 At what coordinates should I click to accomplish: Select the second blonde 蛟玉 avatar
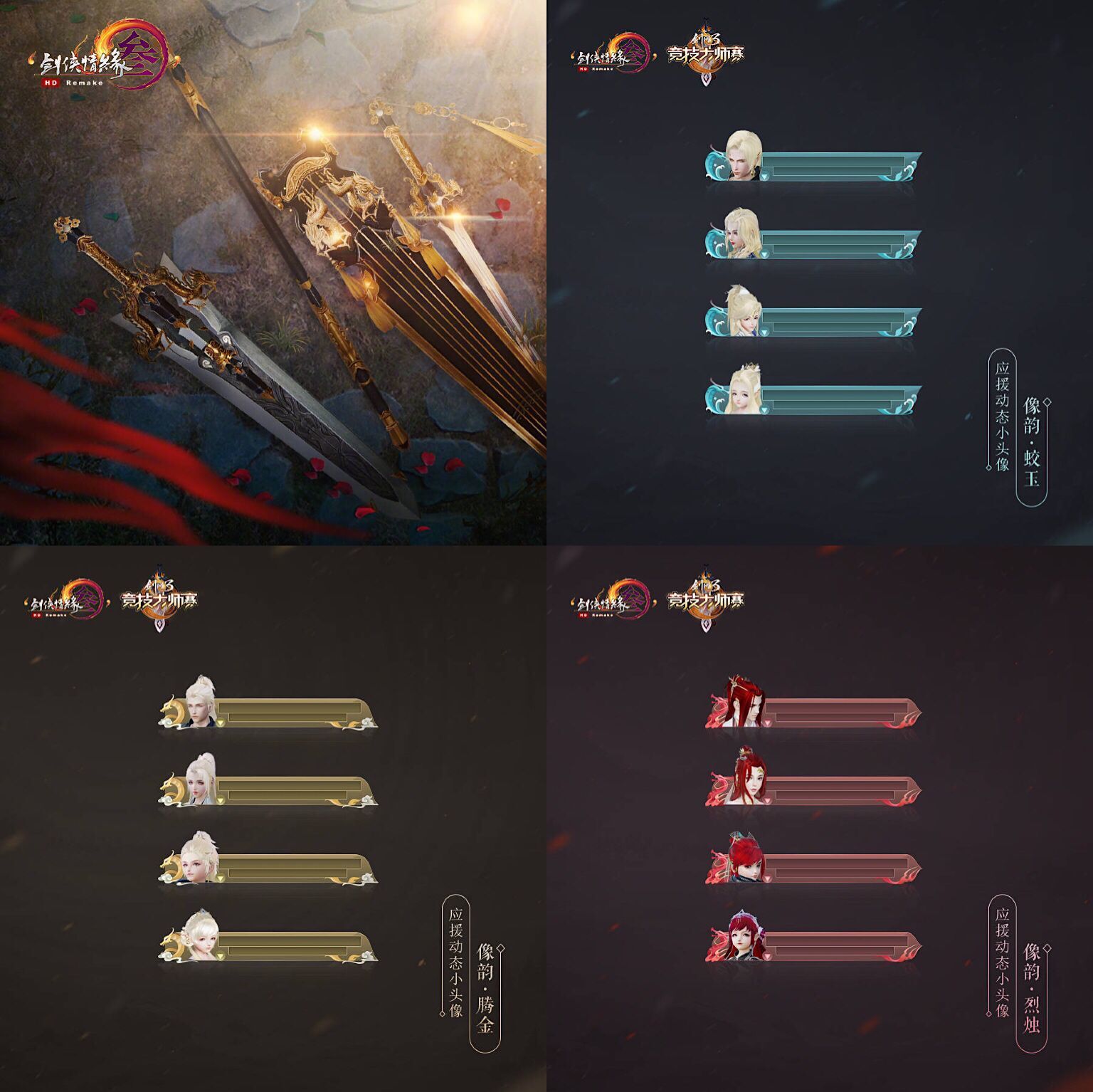point(740,235)
